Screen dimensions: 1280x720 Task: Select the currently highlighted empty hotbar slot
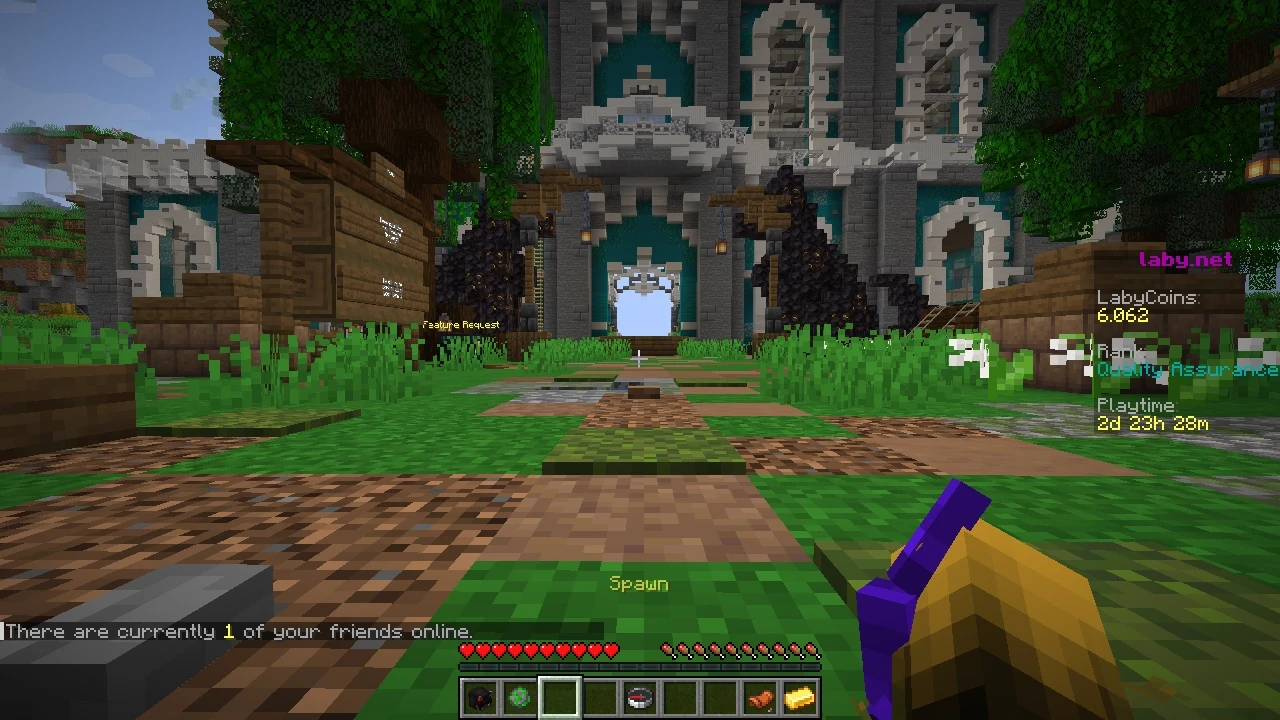point(559,697)
